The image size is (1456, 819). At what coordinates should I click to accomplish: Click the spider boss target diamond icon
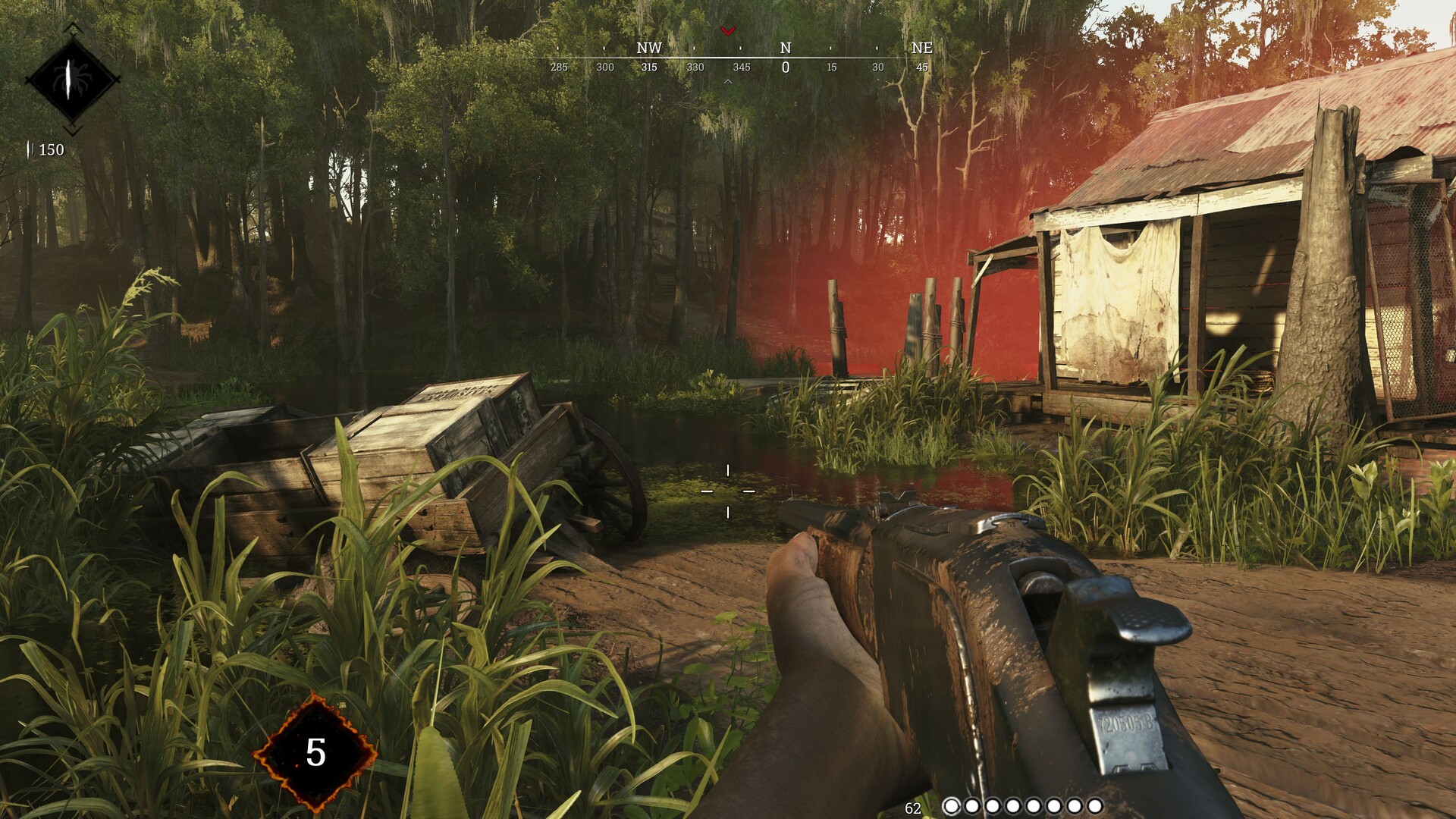[72, 78]
